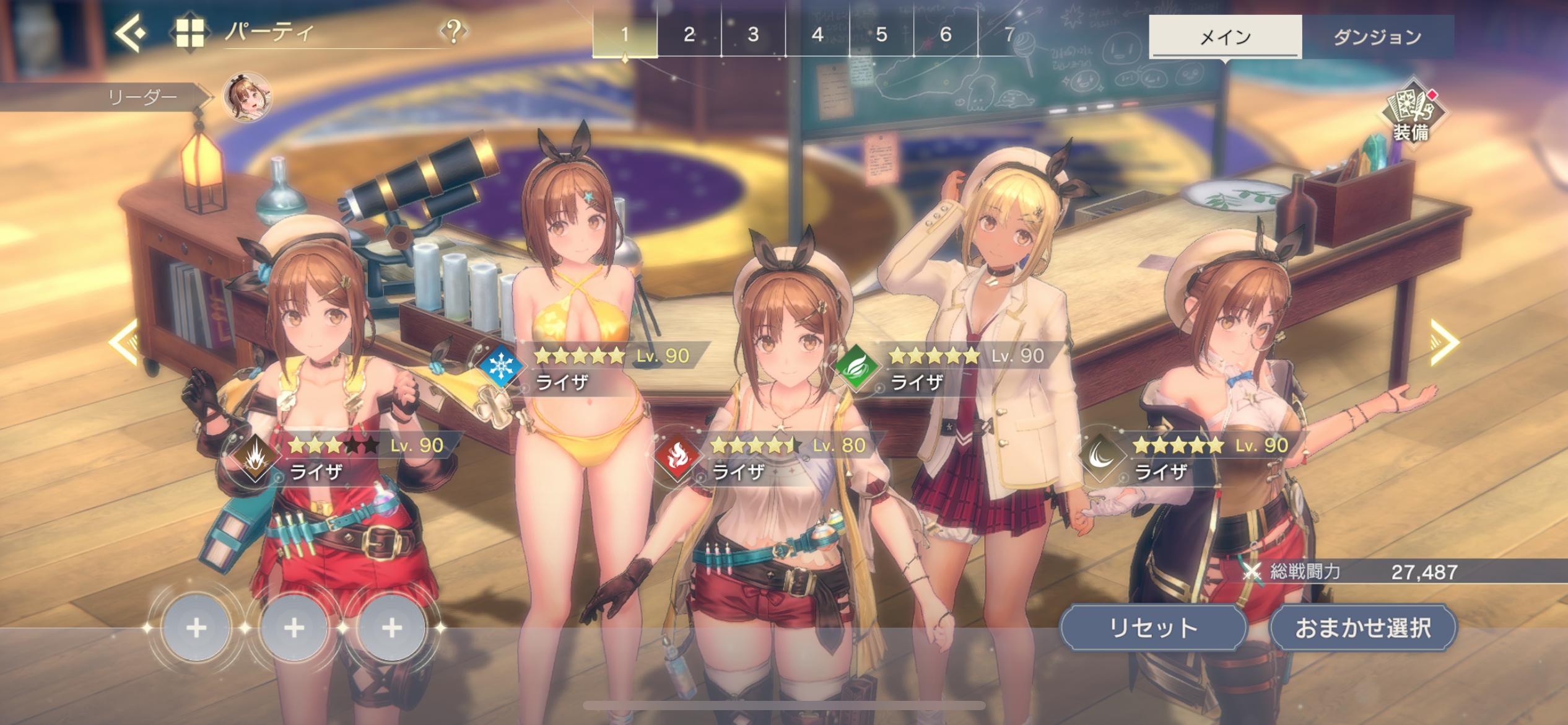Switch to the ダンジョン tab
This screenshot has width=1568, height=725.
point(1377,37)
